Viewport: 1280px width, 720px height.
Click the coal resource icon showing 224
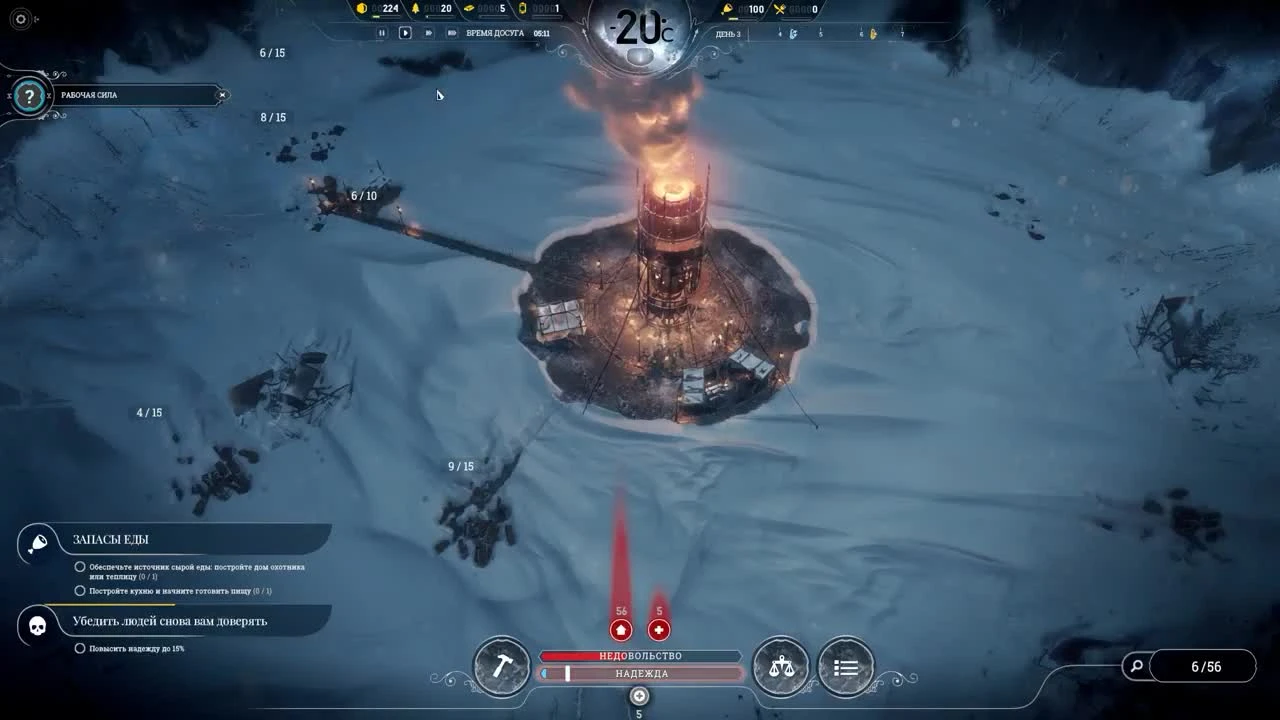pyautogui.click(x=360, y=10)
